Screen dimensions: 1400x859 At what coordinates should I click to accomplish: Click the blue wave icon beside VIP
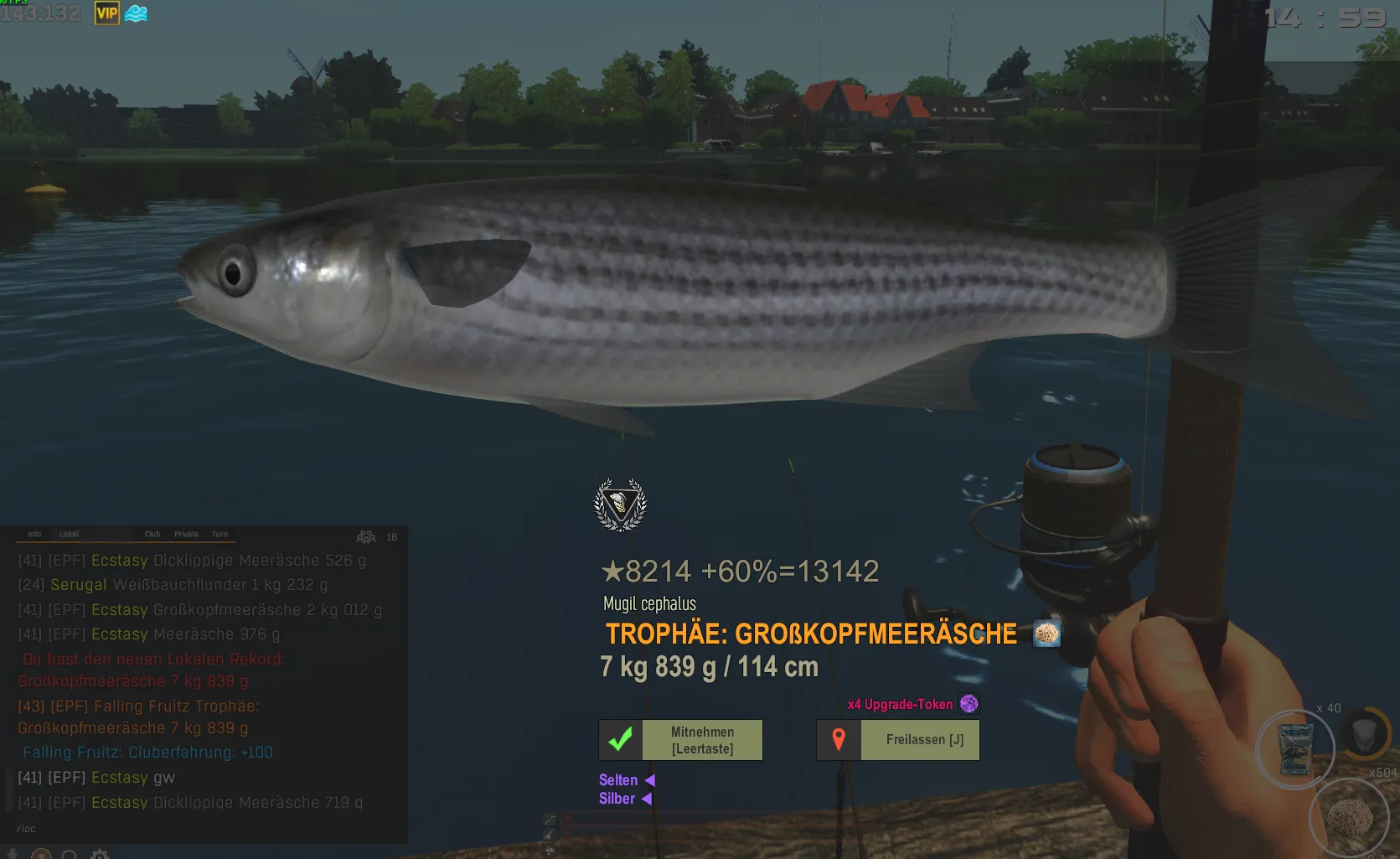136,13
